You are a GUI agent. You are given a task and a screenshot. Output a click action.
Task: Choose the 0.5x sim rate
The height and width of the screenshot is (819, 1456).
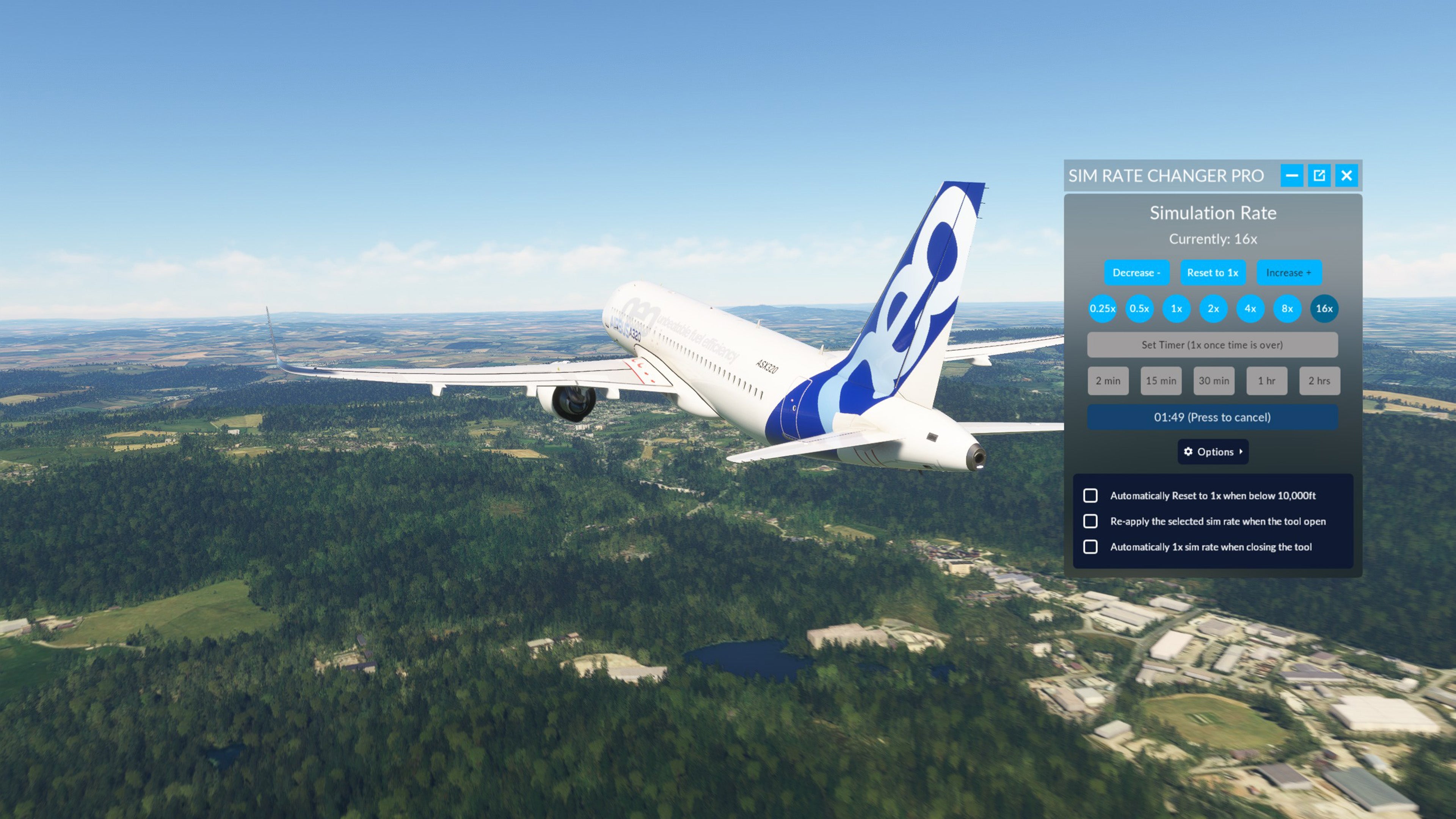click(1139, 309)
